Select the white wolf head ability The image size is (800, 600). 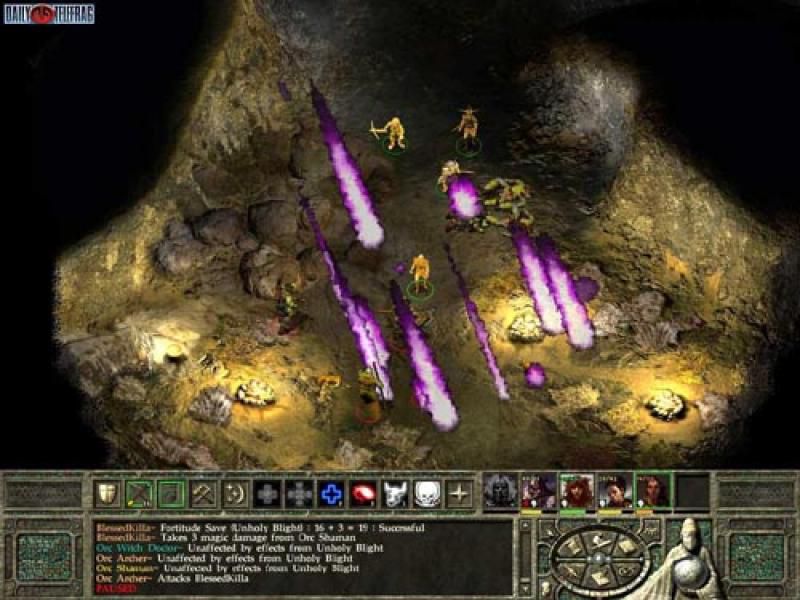395,492
